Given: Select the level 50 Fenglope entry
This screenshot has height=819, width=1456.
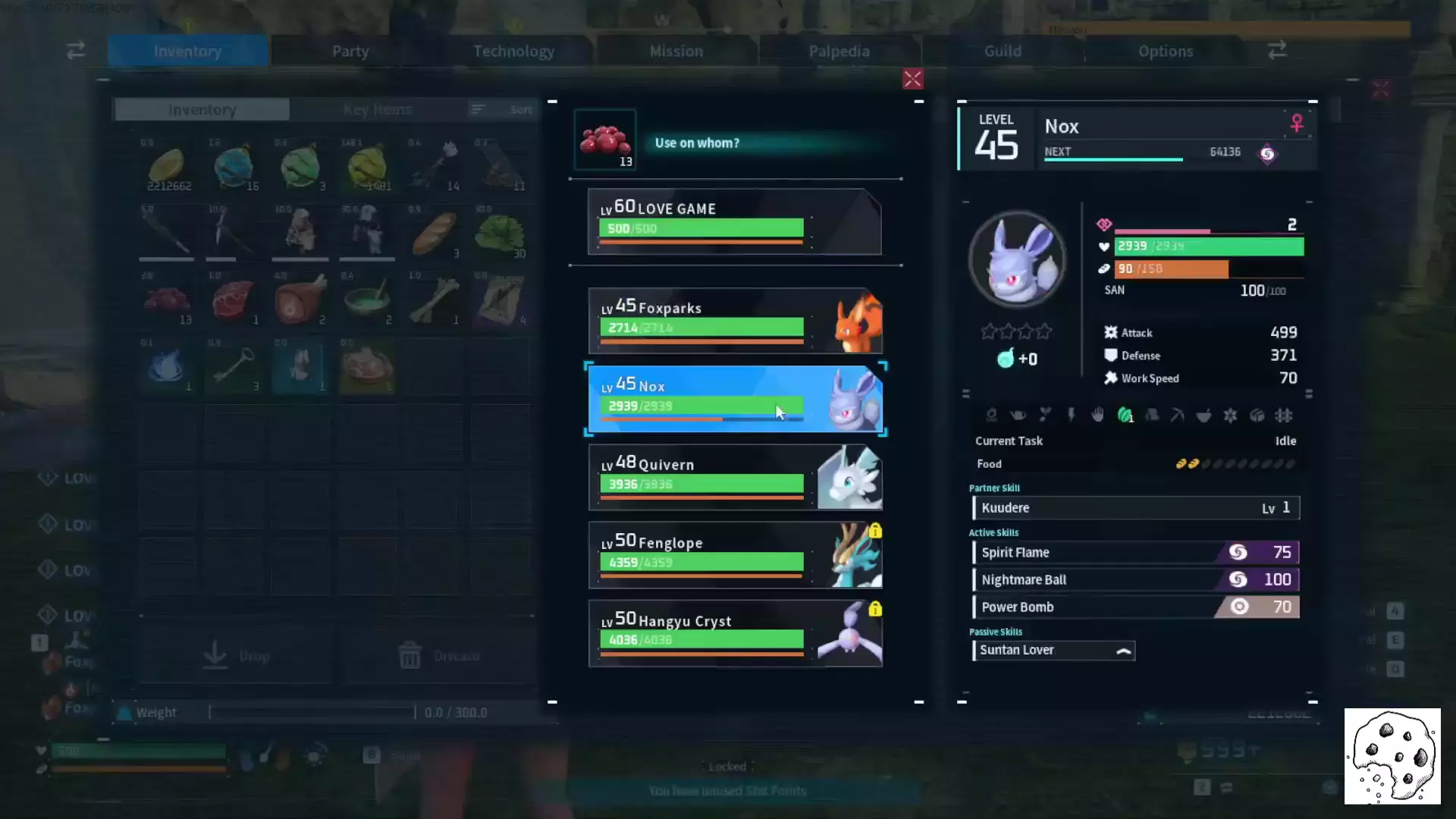Looking at the screenshot, I should pos(734,555).
